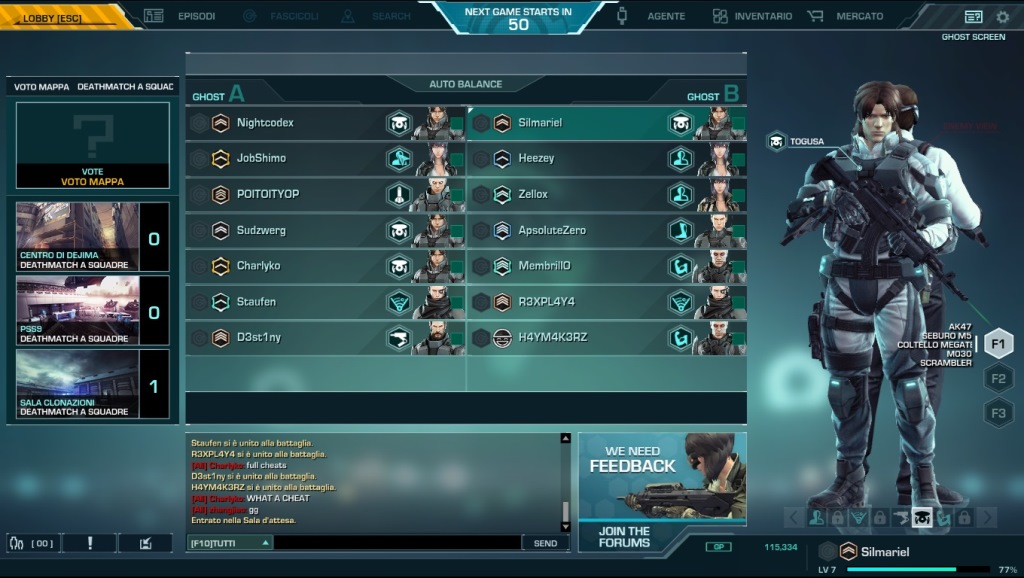Open the chat channel dropdown TUTTI

(230, 543)
